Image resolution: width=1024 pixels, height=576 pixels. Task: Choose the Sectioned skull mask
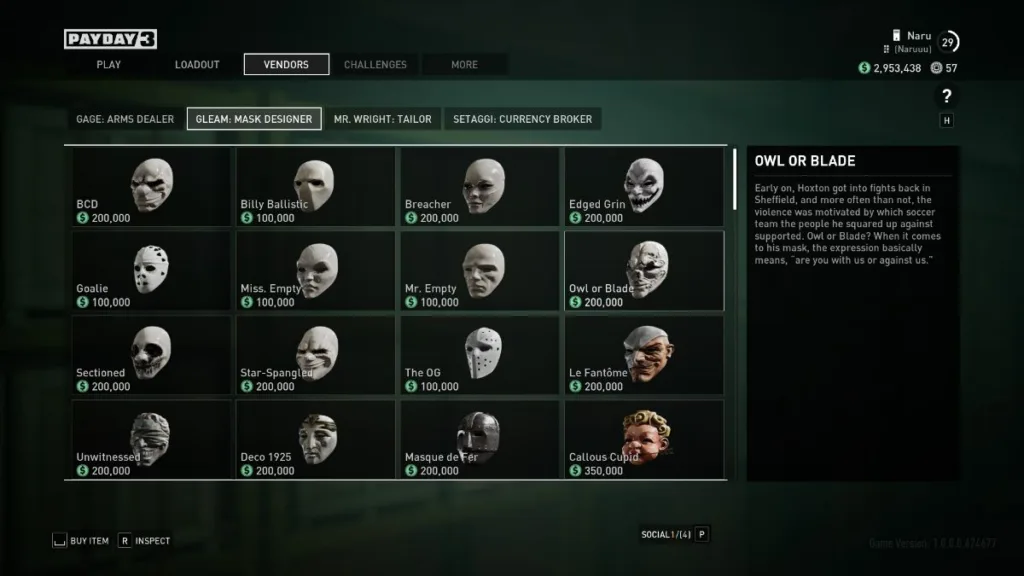[151, 355]
